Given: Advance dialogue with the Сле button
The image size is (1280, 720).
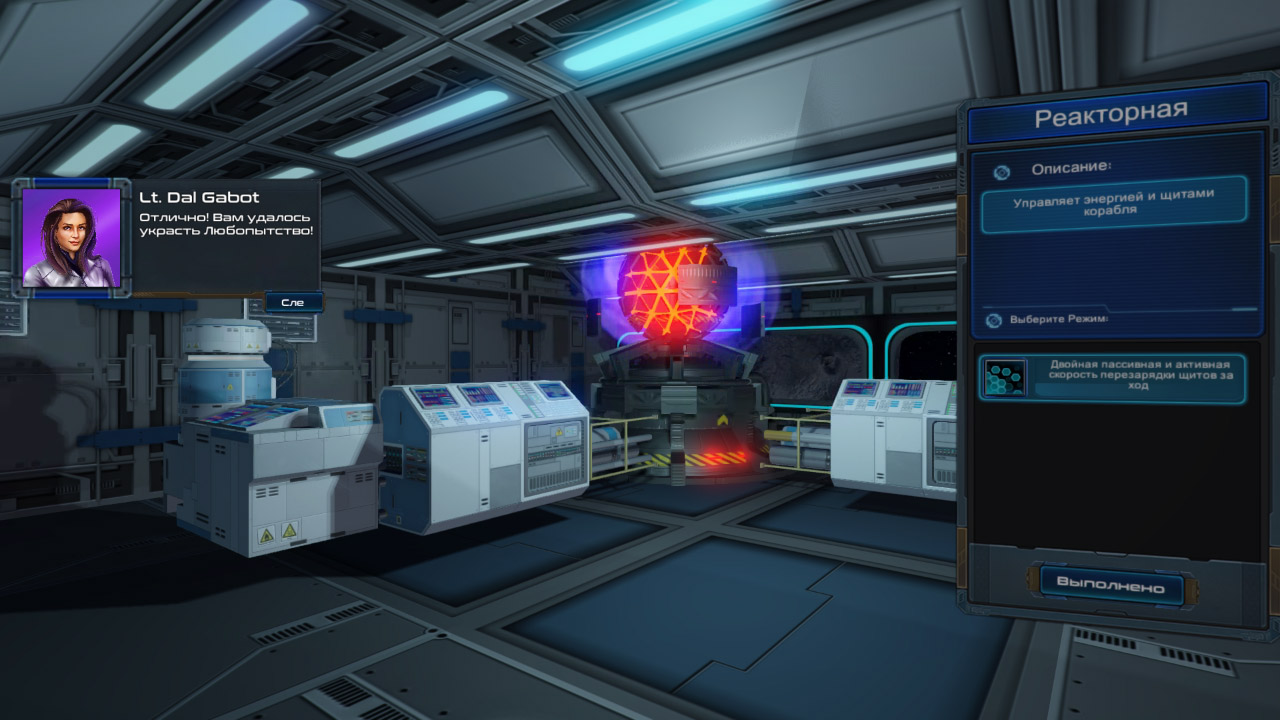Looking at the screenshot, I should click(x=293, y=301).
